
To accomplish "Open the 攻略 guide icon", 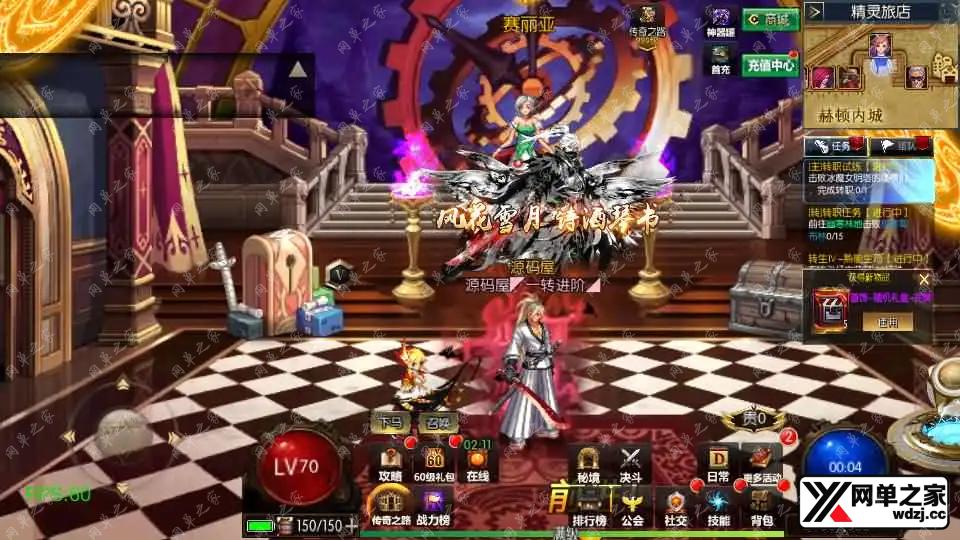I will [390, 463].
